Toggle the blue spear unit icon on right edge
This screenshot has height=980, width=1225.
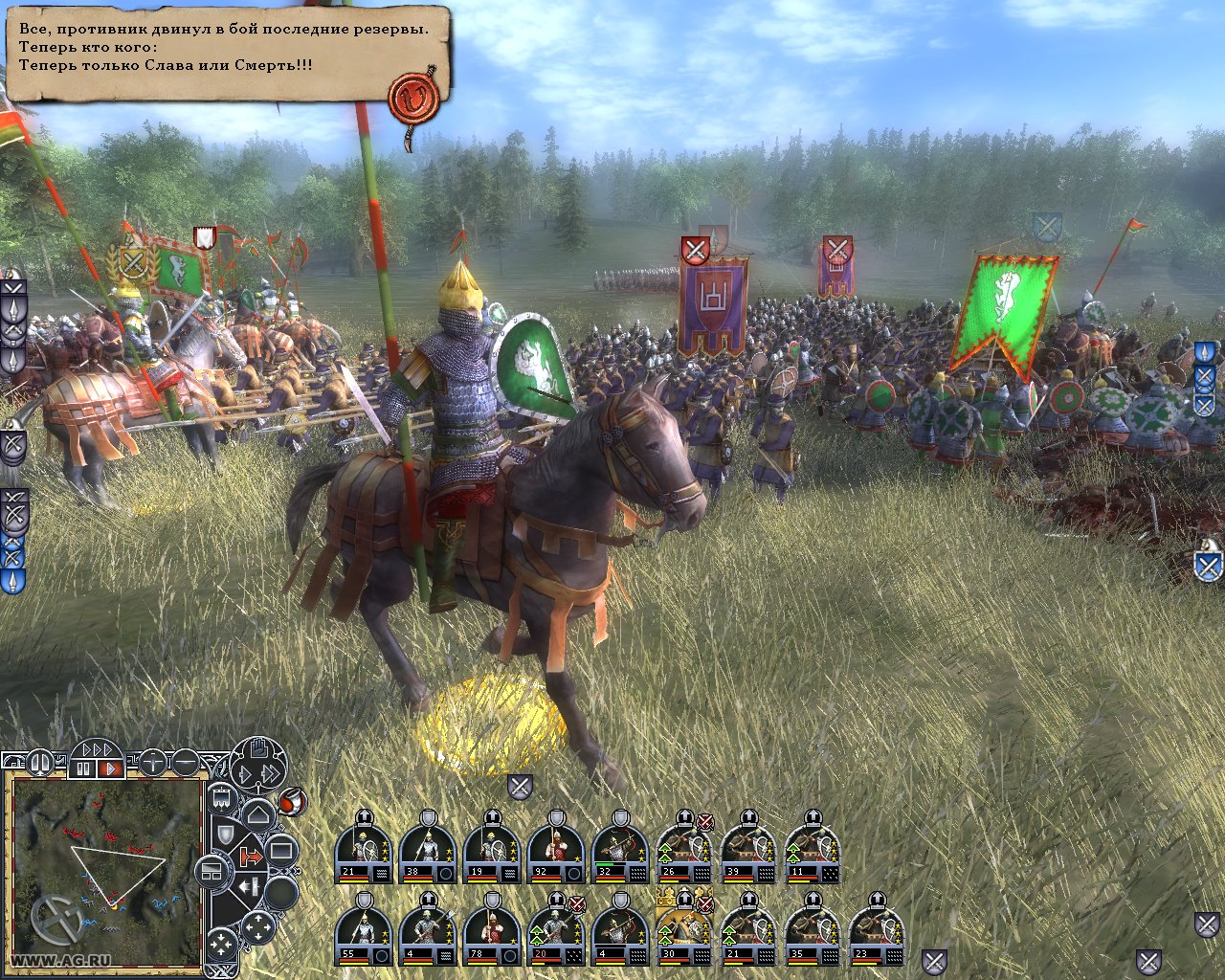pos(1204,351)
